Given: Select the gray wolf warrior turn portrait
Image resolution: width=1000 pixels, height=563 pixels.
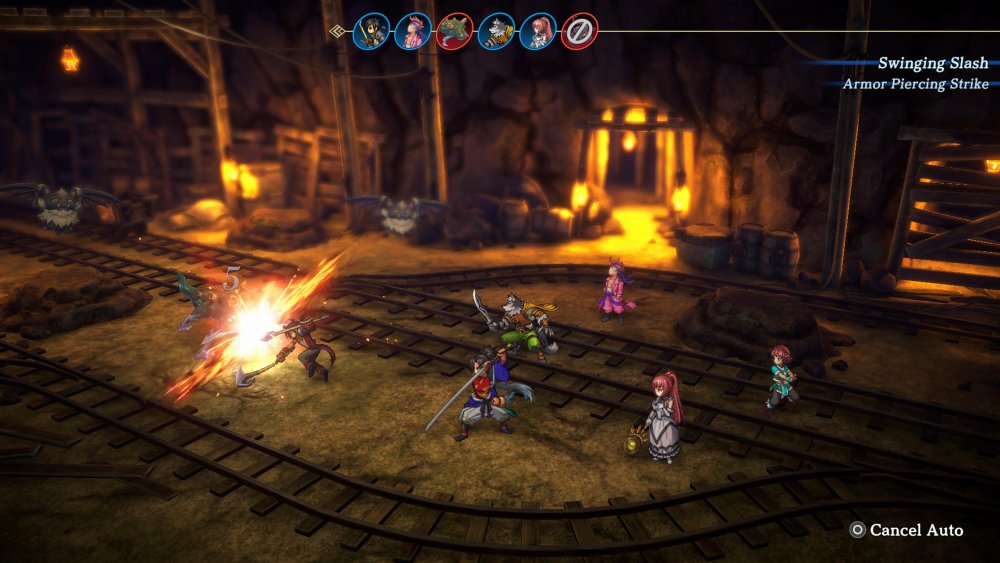Looking at the screenshot, I should click(x=496, y=31).
